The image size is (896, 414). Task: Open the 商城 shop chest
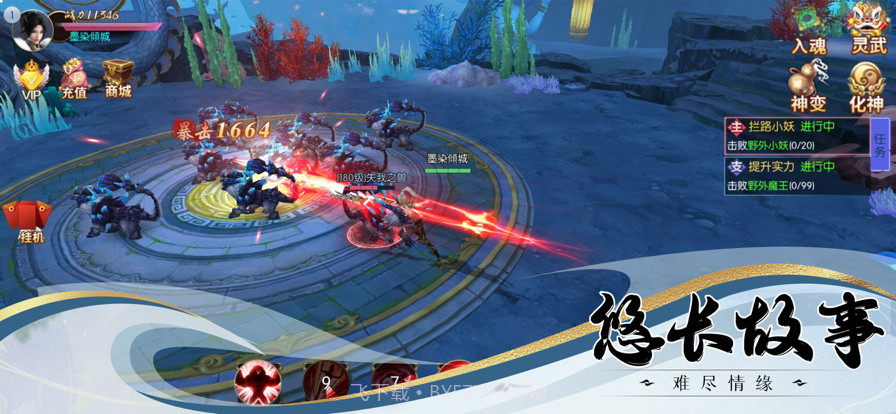coord(118,78)
